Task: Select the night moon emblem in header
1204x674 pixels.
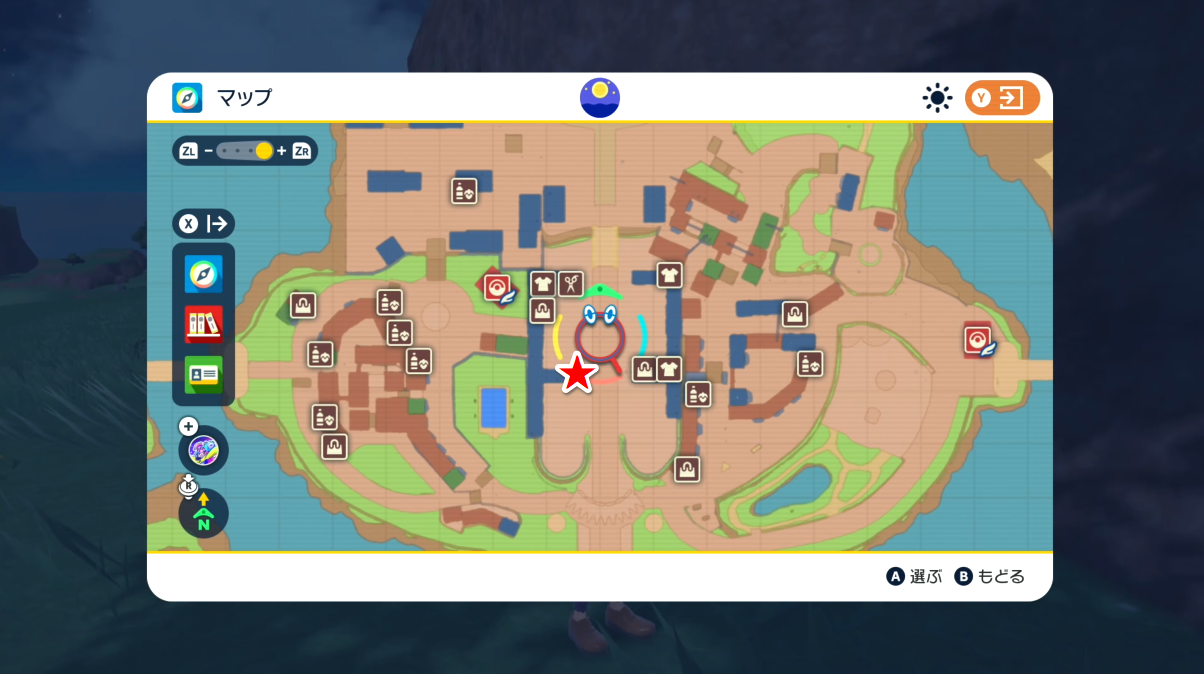Action: (600, 98)
